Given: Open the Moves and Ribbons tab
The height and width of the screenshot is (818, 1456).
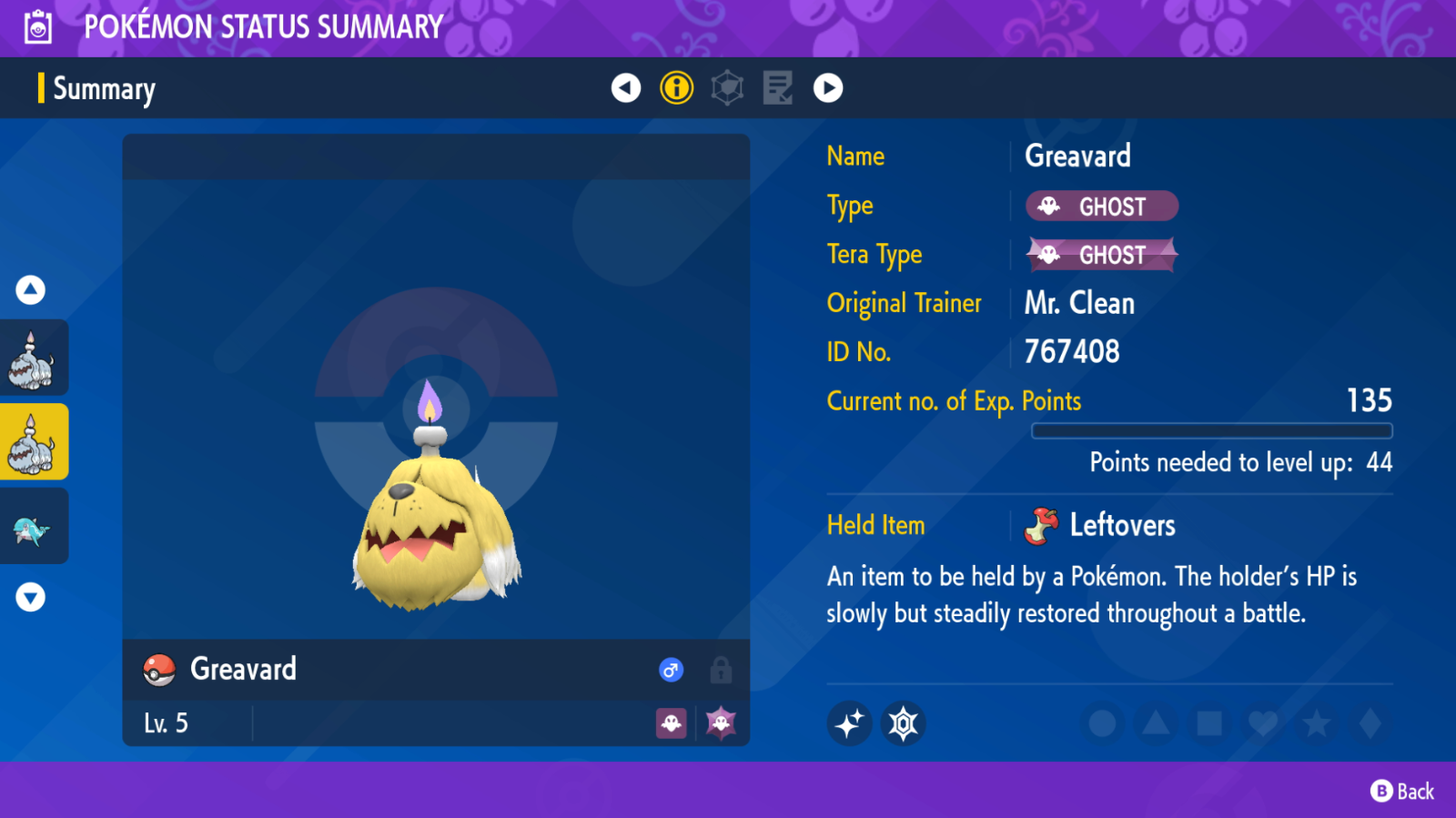Looking at the screenshot, I should [776, 88].
